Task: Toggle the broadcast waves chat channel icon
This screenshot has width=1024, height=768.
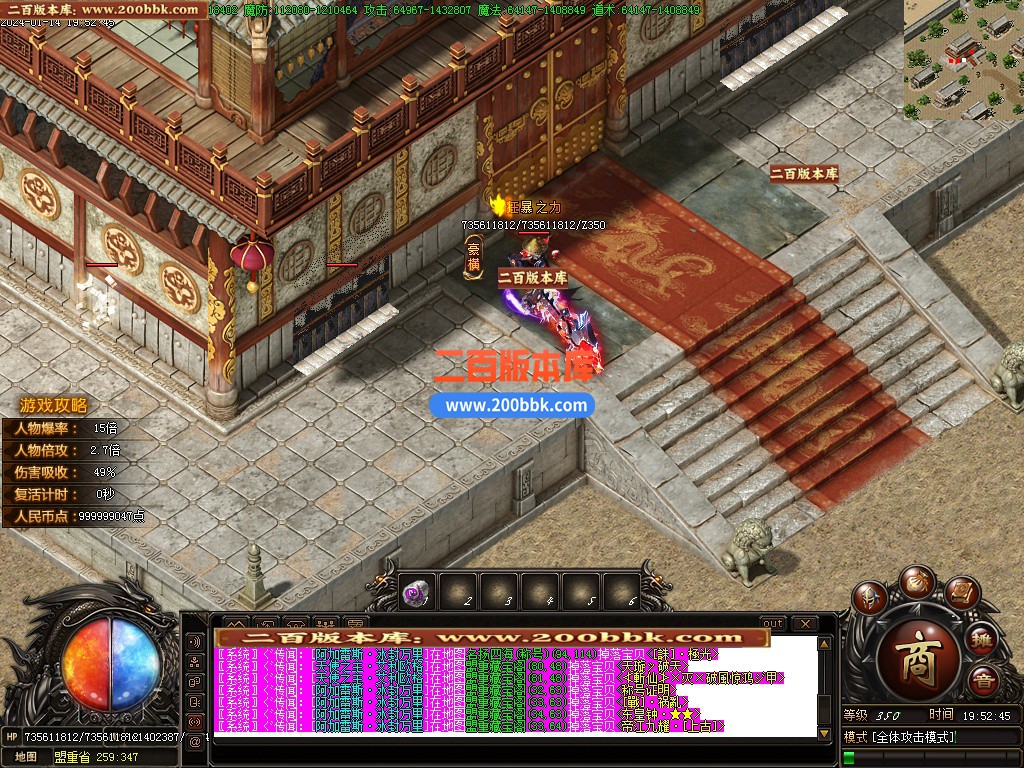Action: tap(194, 641)
